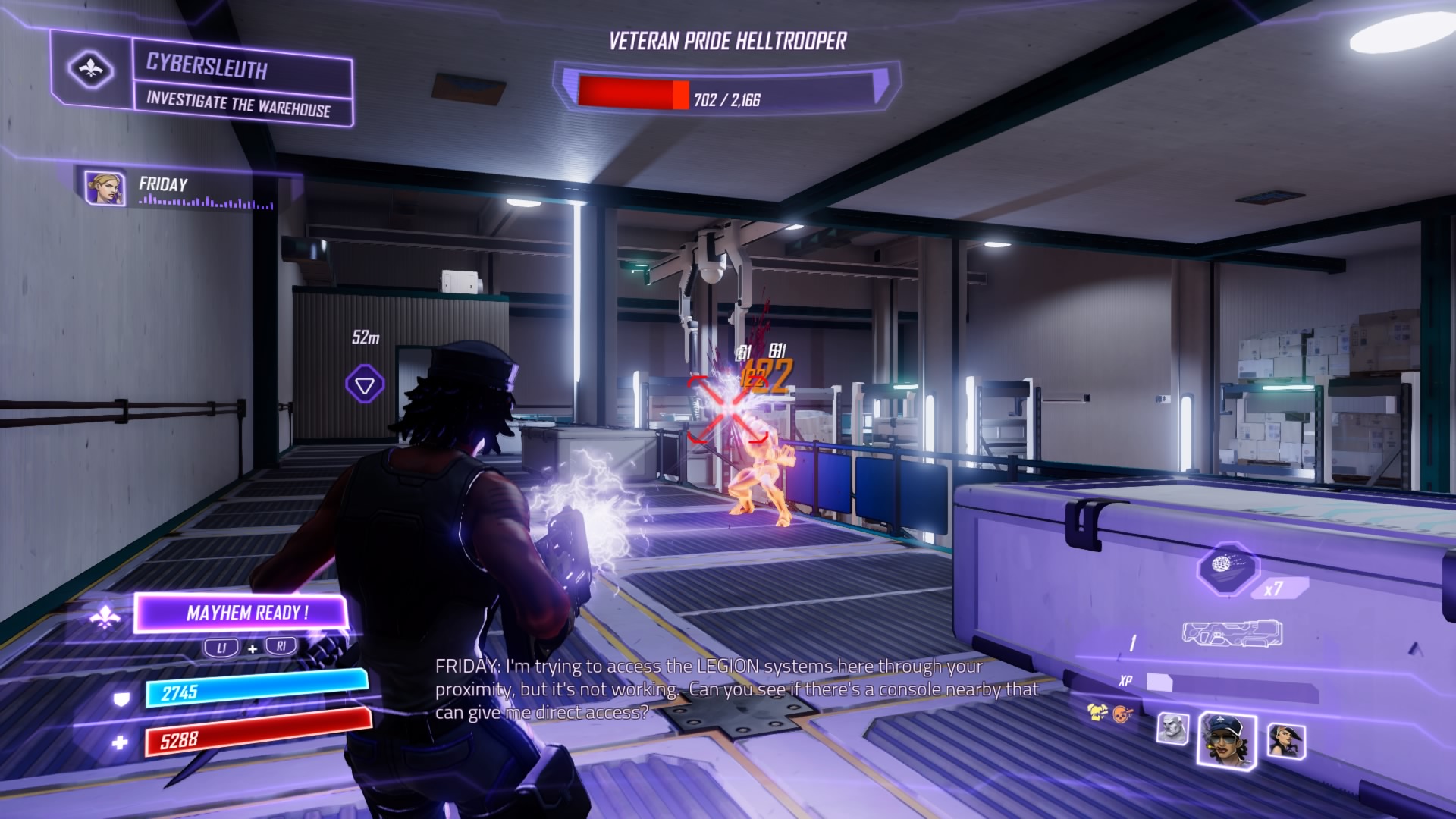Switch to the grey bald agent portrait
The width and height of the screenshot is (1456, 819).
click(x=1172, y=729)
